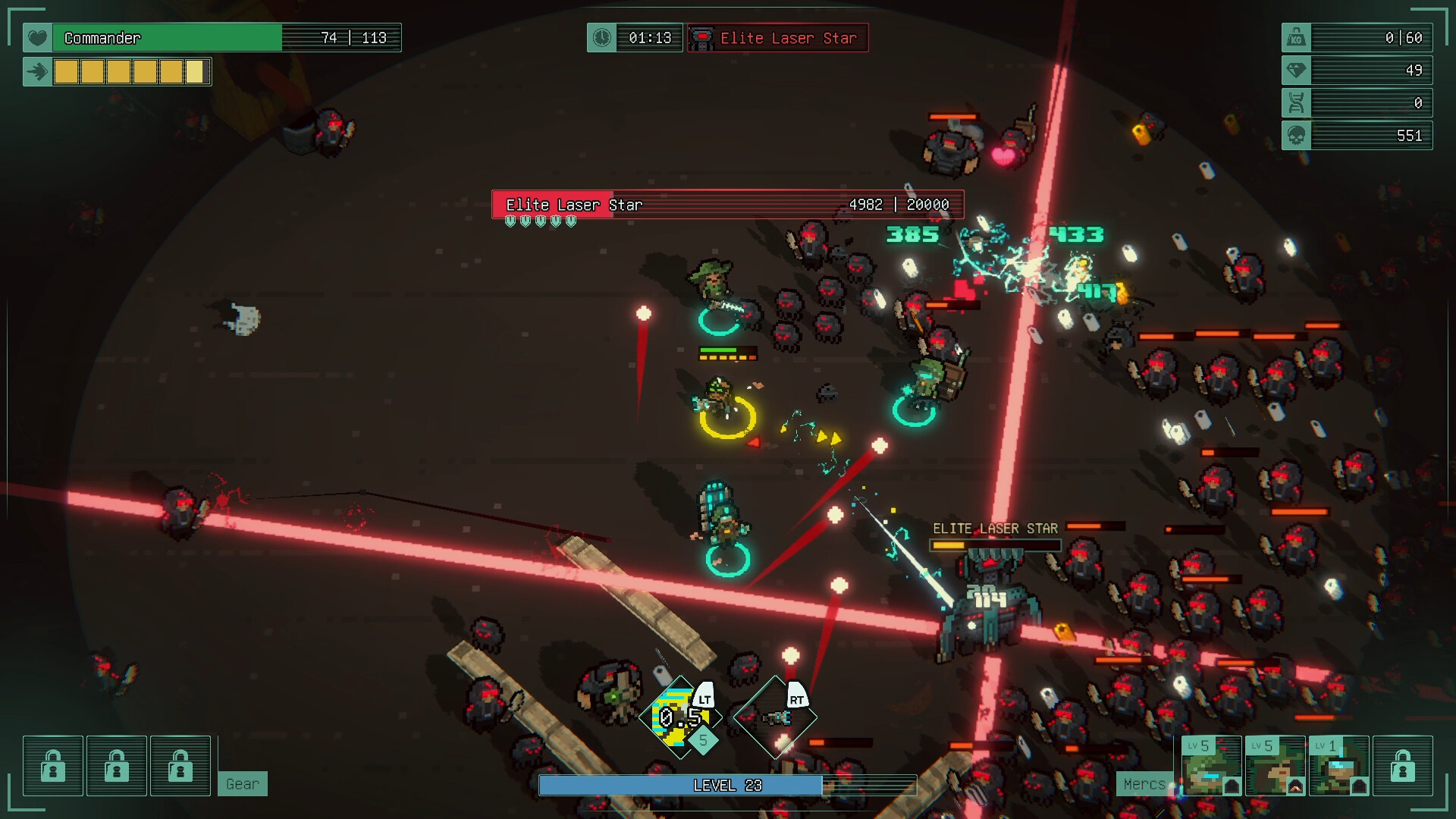The image size is (1456, 819).
Task: Select the level 1 goggled merc portrait
Action: coord(1338,765)
